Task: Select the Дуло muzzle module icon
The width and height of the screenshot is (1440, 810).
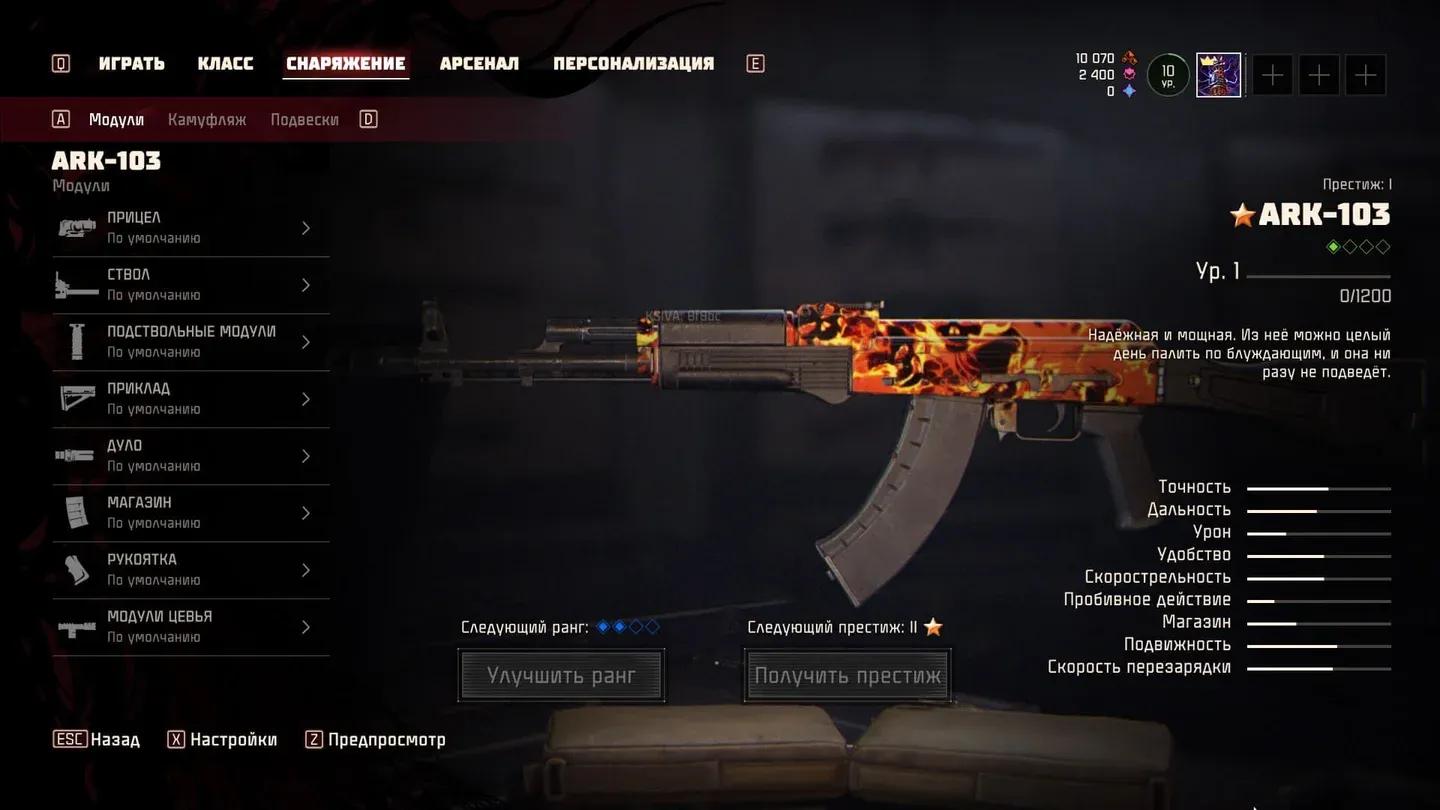Action: (77, 455)
